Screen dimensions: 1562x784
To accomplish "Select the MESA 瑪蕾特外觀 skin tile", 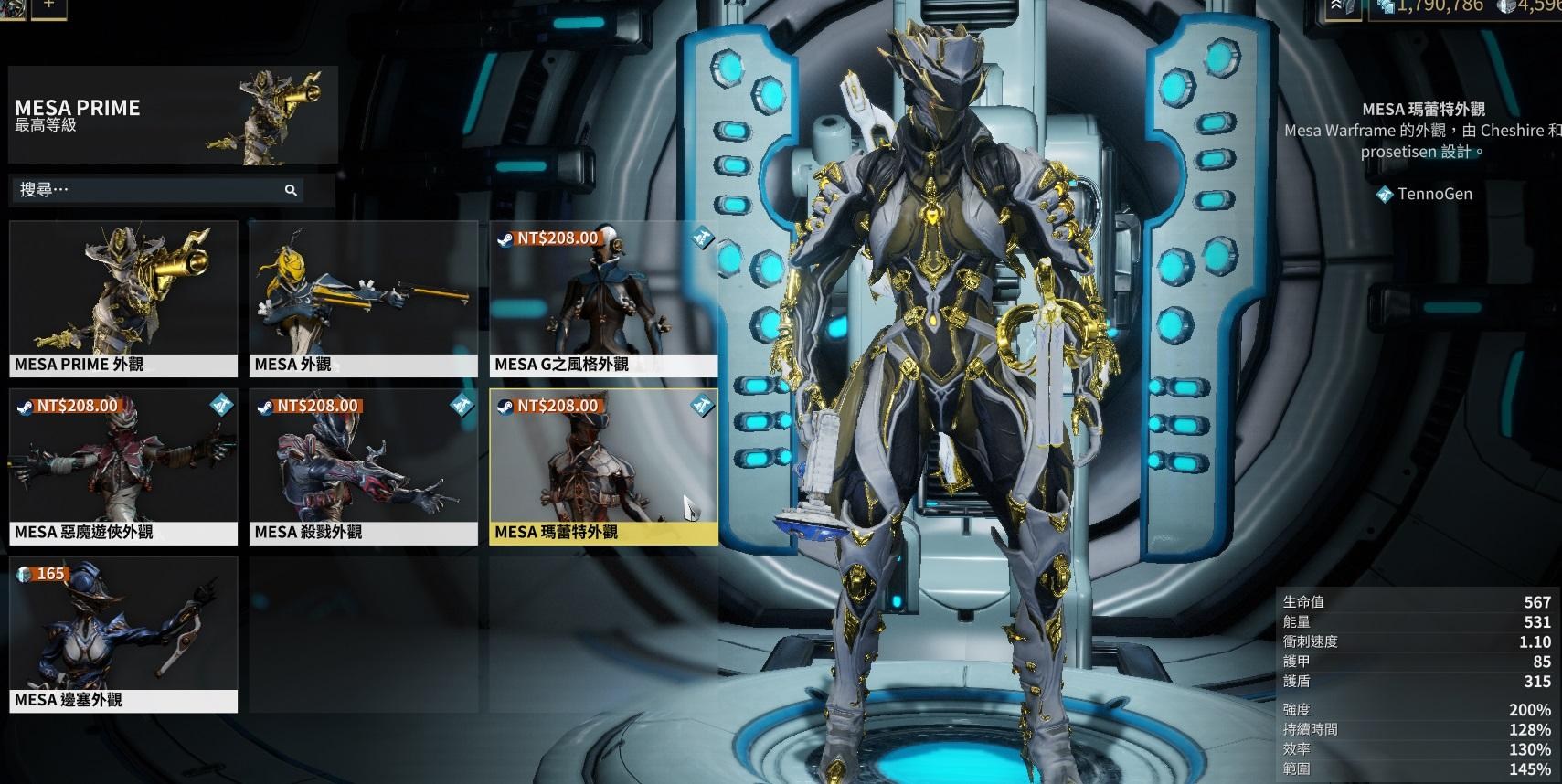I will (x=603, y=467).
